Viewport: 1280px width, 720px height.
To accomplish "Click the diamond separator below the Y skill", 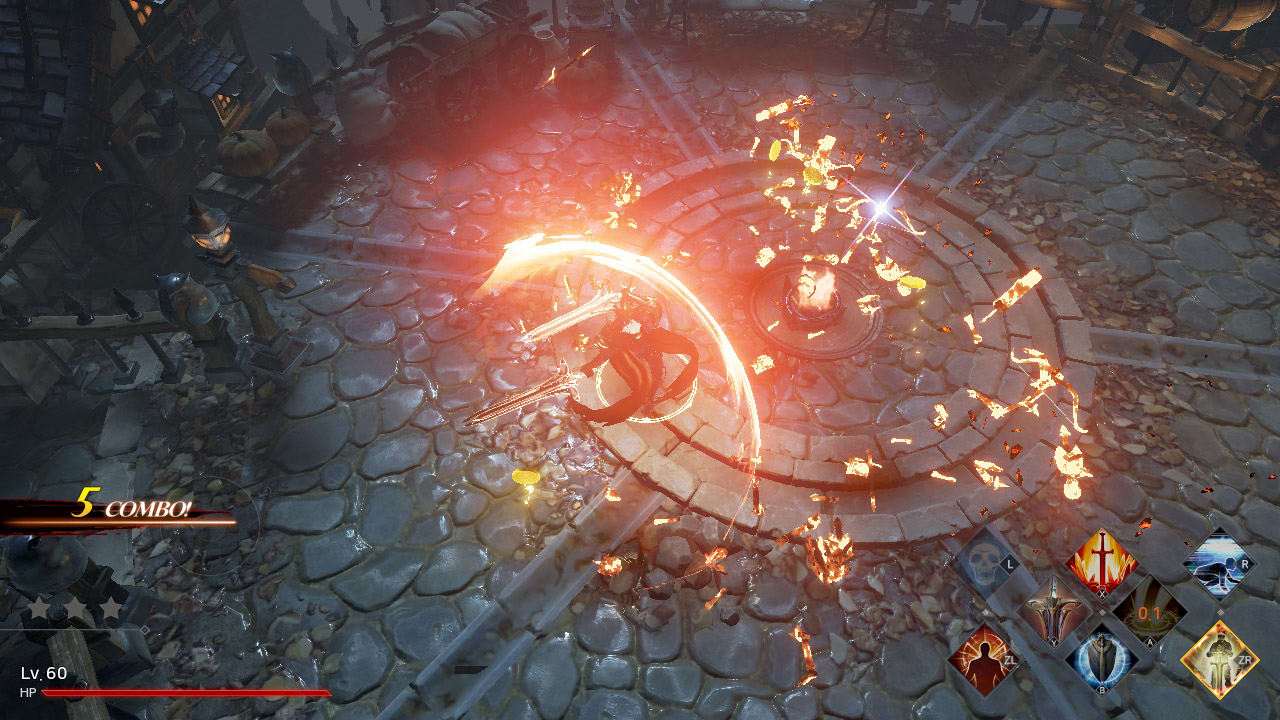I will tap(1102, 610).
